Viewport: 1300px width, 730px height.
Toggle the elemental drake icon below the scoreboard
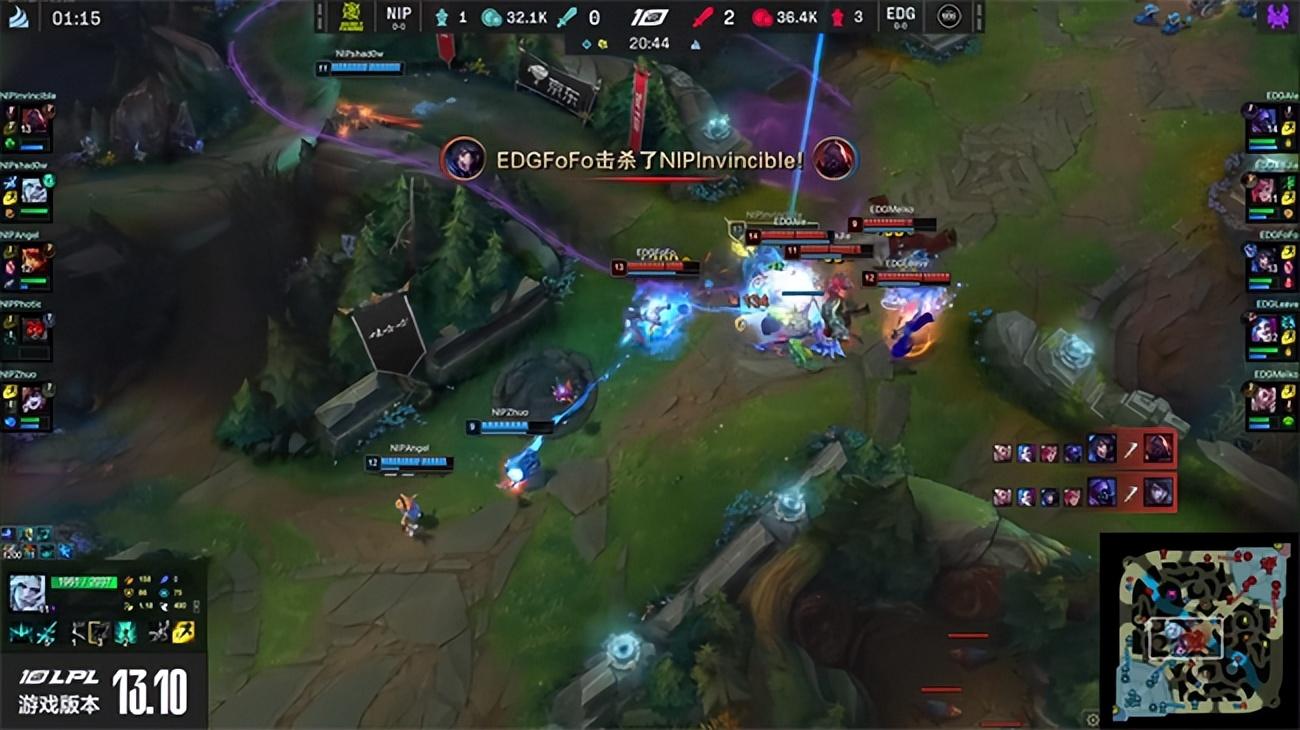(x=589, y=44)
